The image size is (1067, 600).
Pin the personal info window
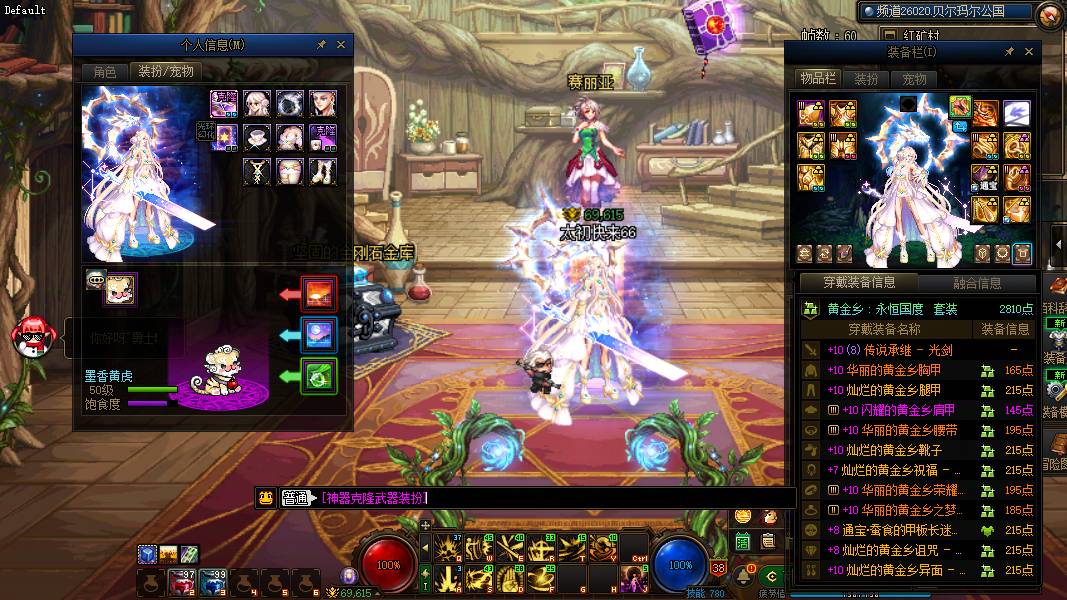pos(322,45)
